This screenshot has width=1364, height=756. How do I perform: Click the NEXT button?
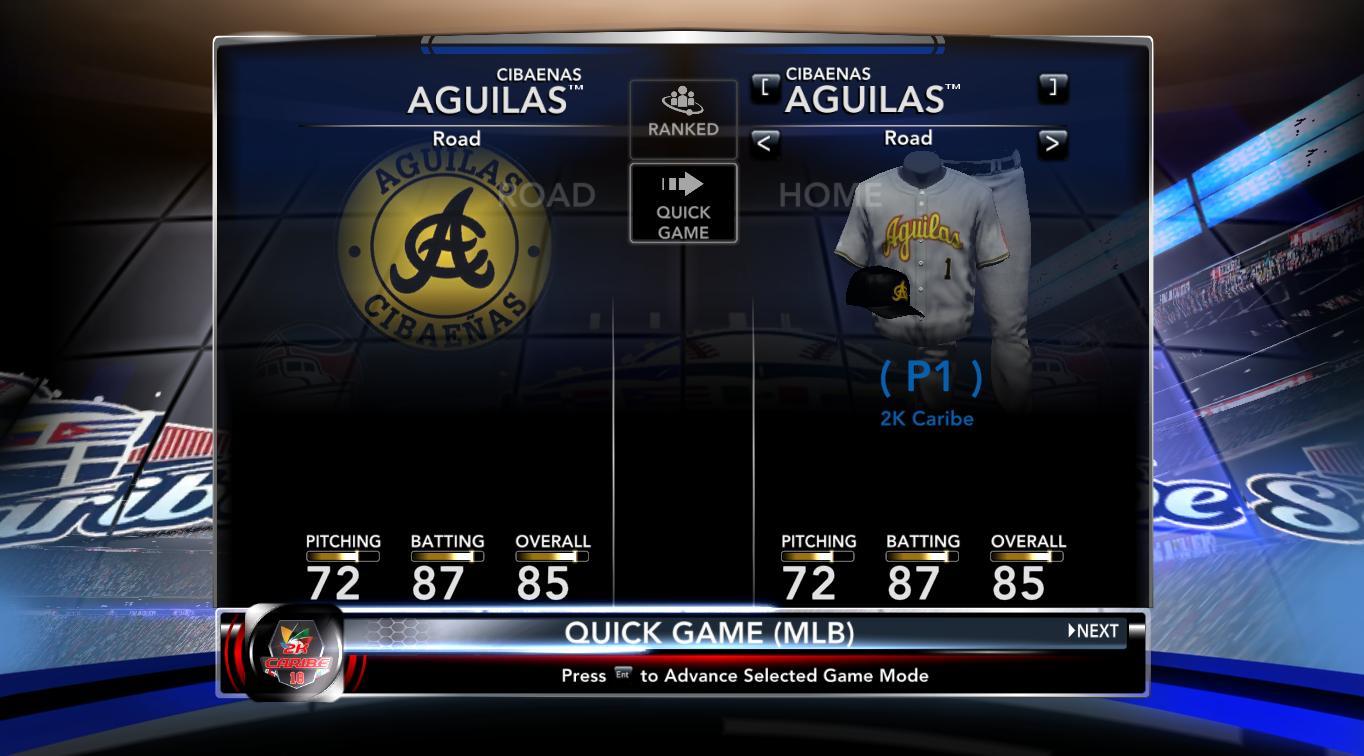(1093, 631)
